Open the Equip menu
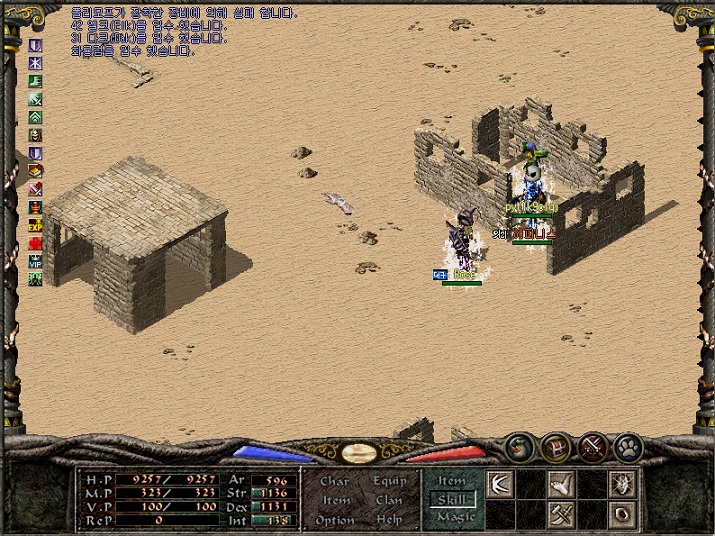This screenshot has width=715, height=536. tap(390, 481)
